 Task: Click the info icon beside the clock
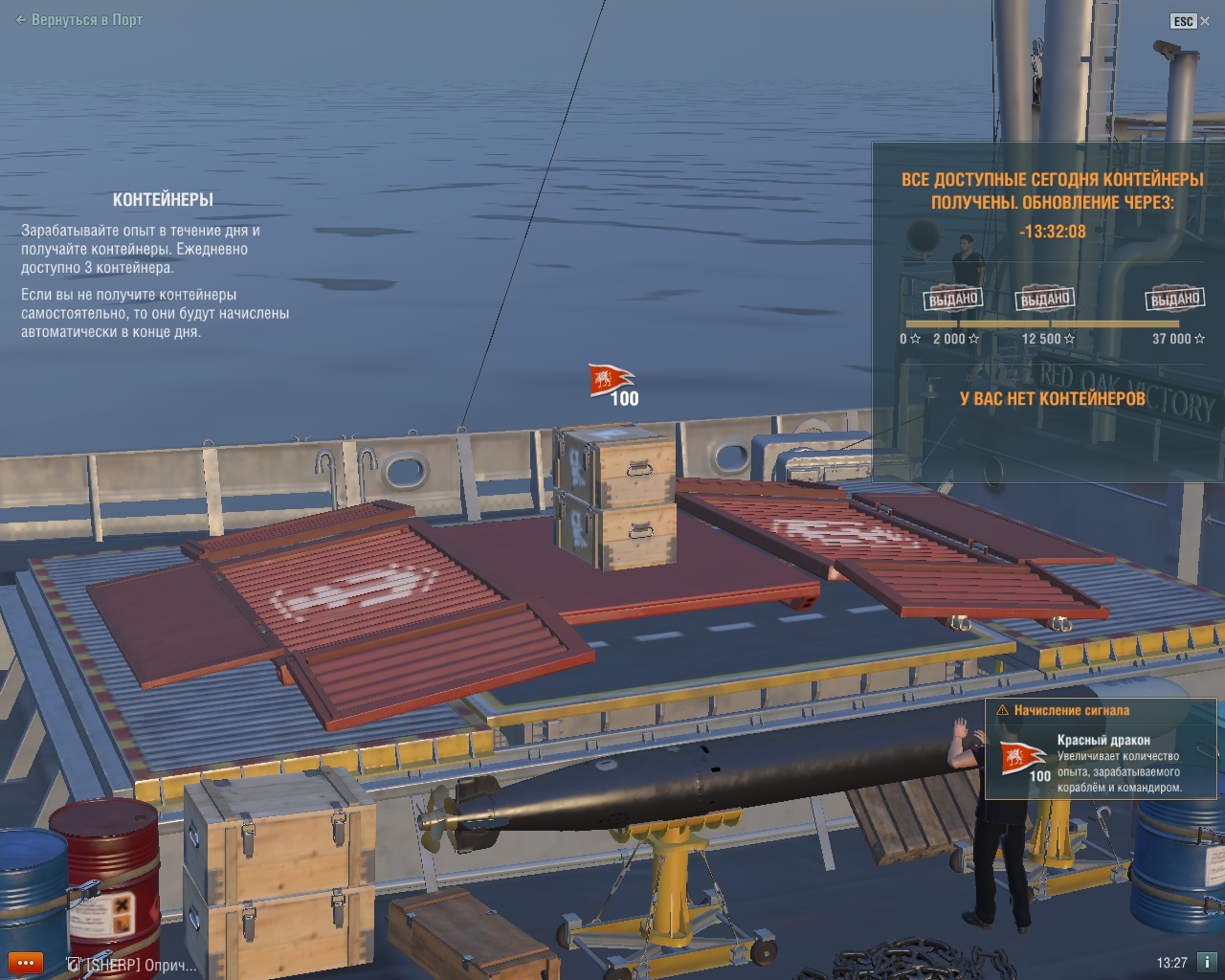(1207, 963)
